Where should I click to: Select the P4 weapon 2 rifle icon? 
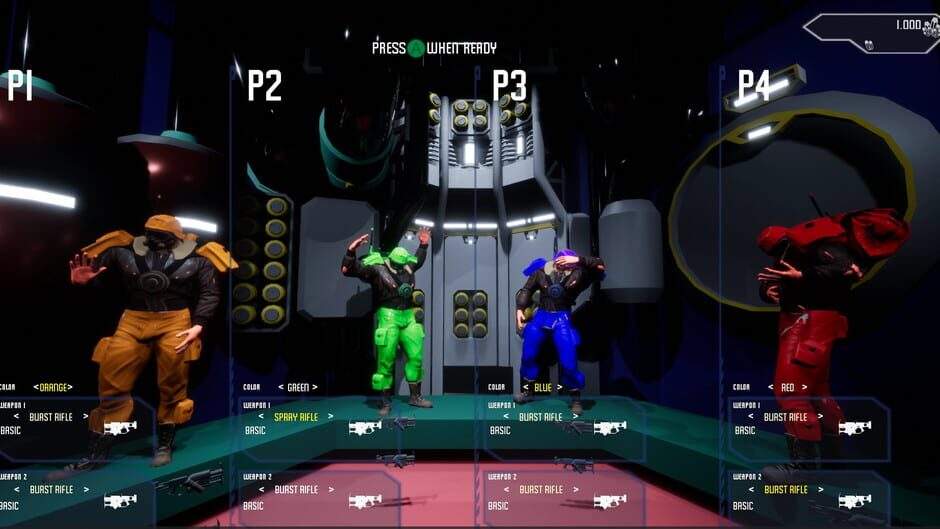point(854,501)
